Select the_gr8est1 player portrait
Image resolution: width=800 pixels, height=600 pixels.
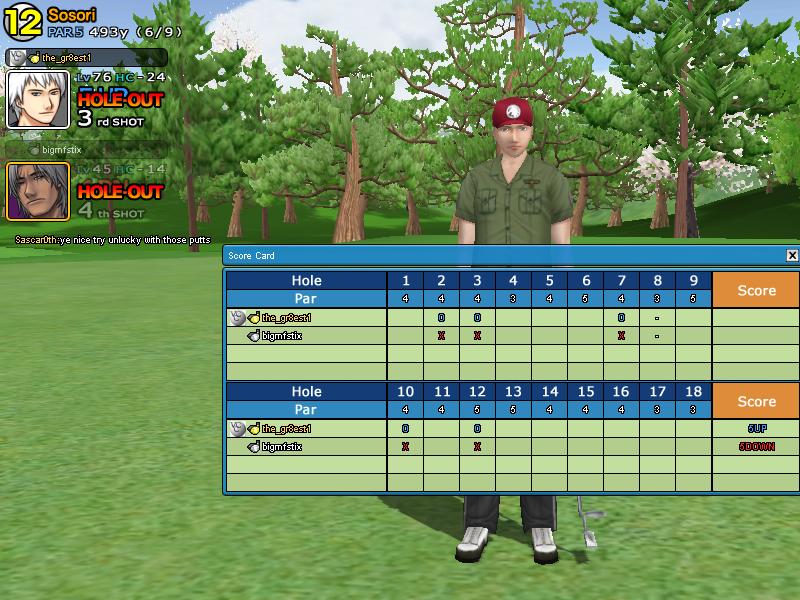[x=38, y=100]
